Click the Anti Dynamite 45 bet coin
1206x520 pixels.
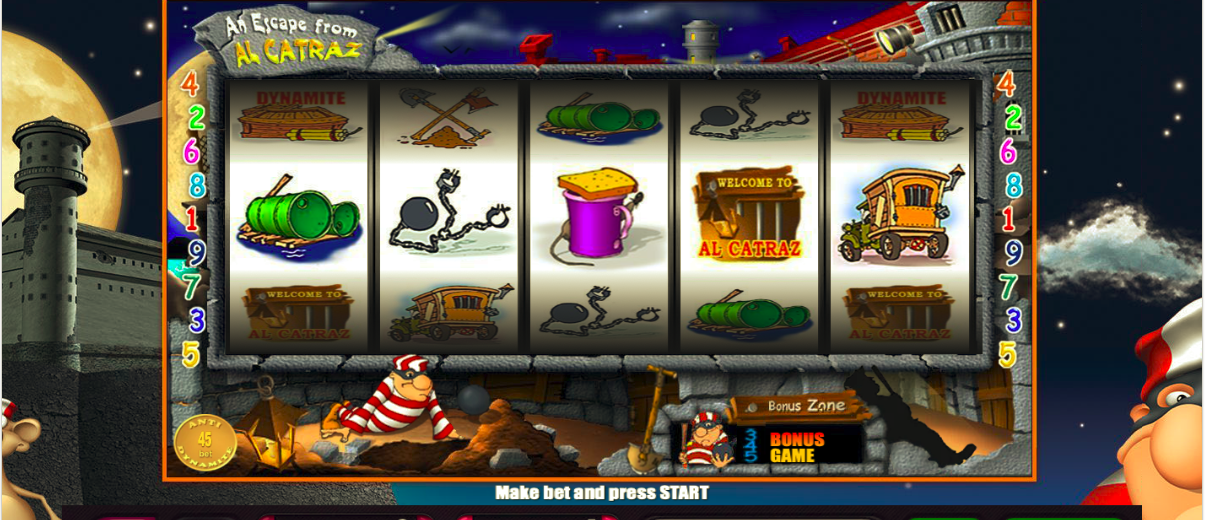(205, 441)
